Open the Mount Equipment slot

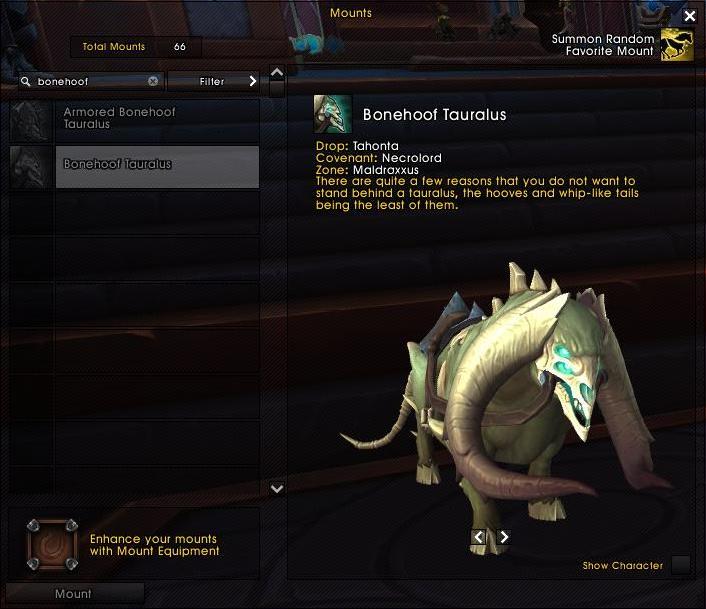click(51, 544)
